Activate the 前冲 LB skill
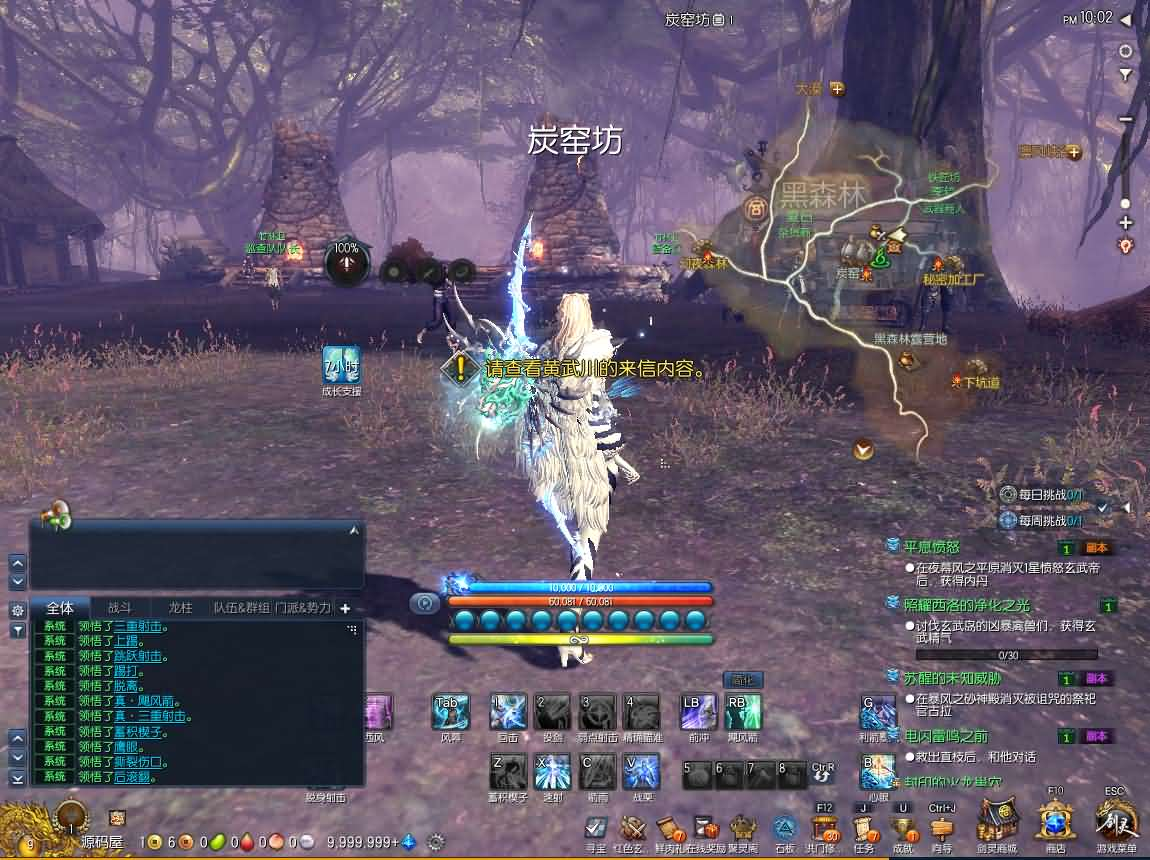 [698, 712]
